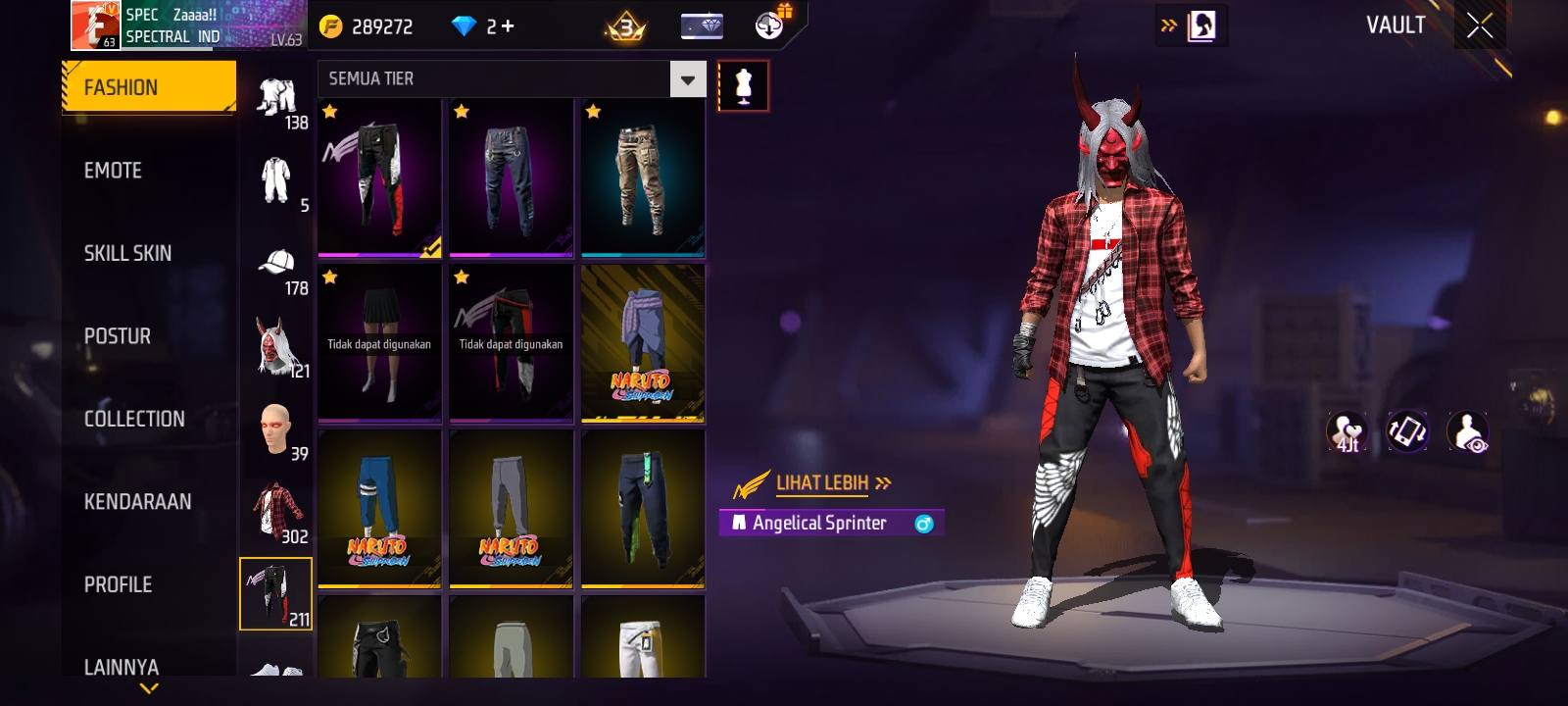Select the Profile menu entry
Image resolution: width=1568 pixels, height=706 pixels.
point(118,584)
